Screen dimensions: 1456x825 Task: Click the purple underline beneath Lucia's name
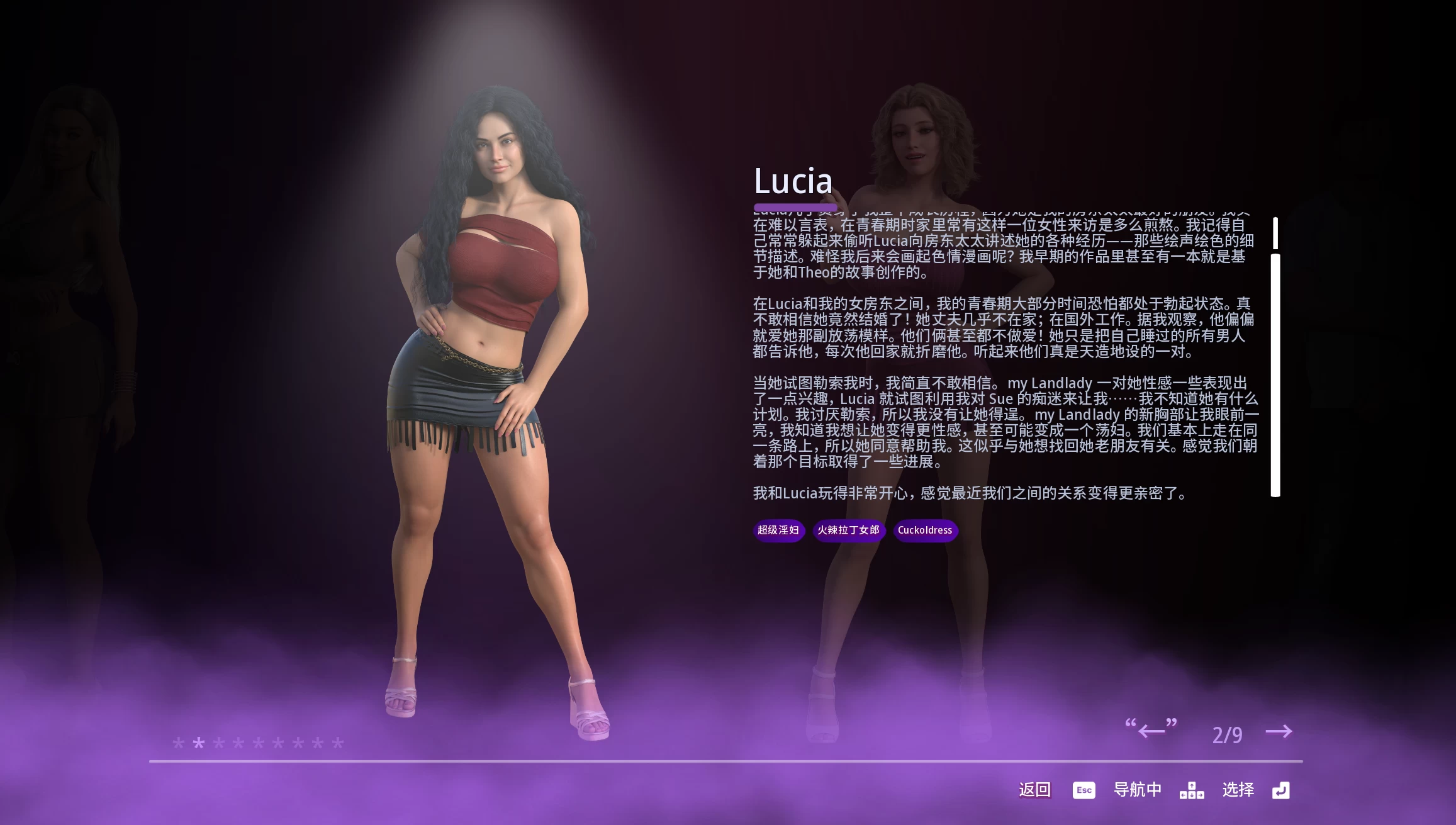[x=794, y=206]
